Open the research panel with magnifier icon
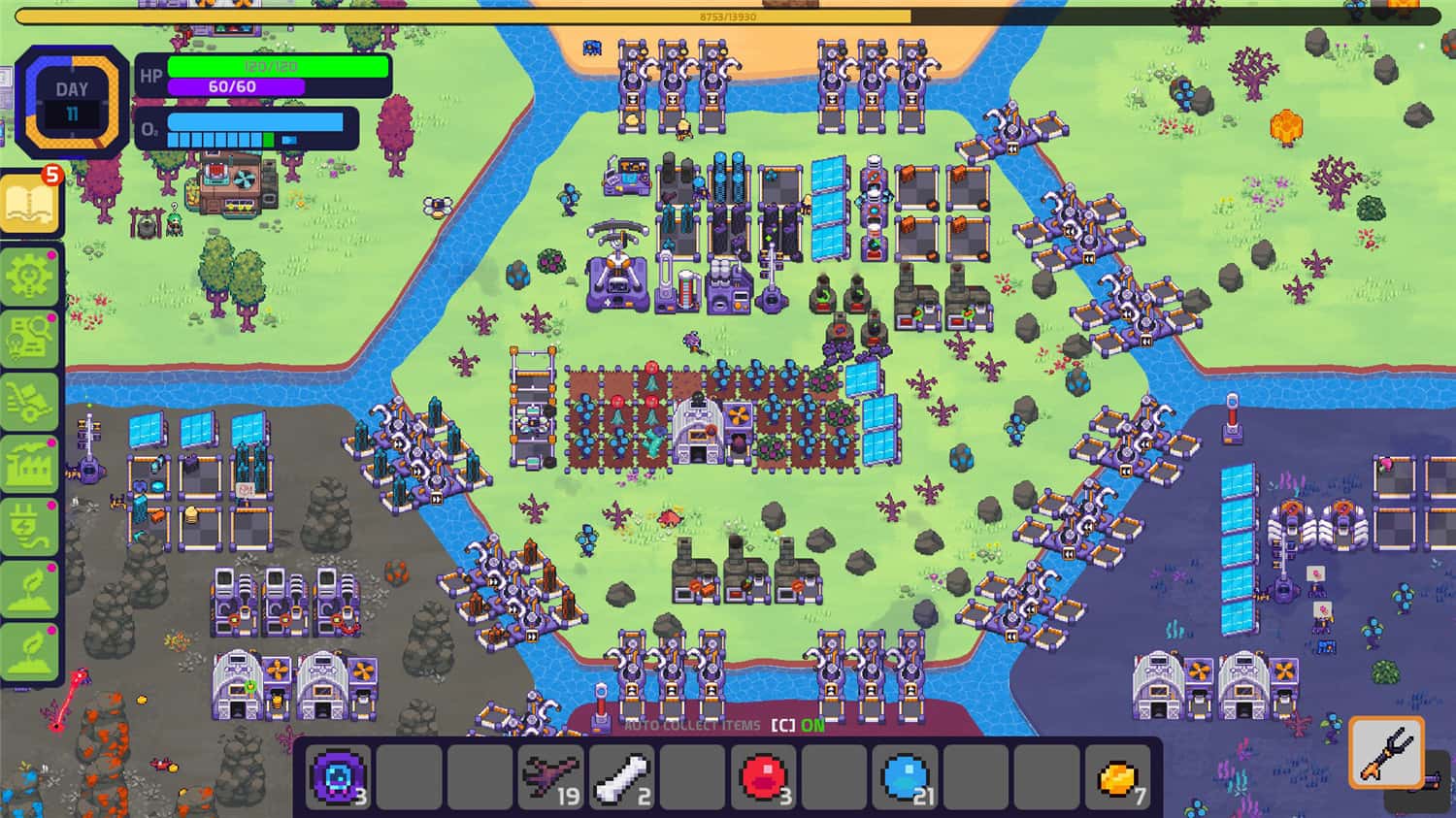 (29, 339)
